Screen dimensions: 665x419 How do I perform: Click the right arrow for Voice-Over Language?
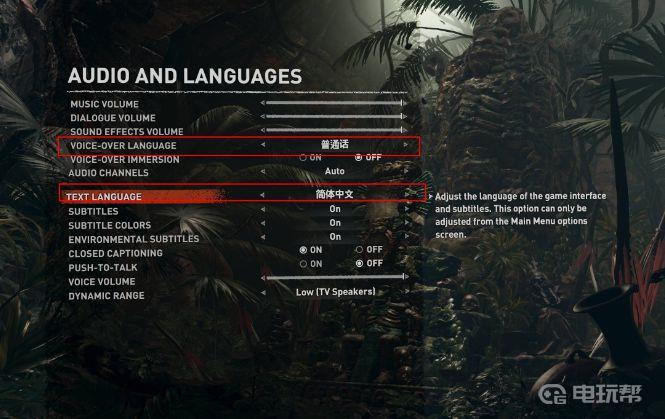pyautogui.click(x=406, y=145)
